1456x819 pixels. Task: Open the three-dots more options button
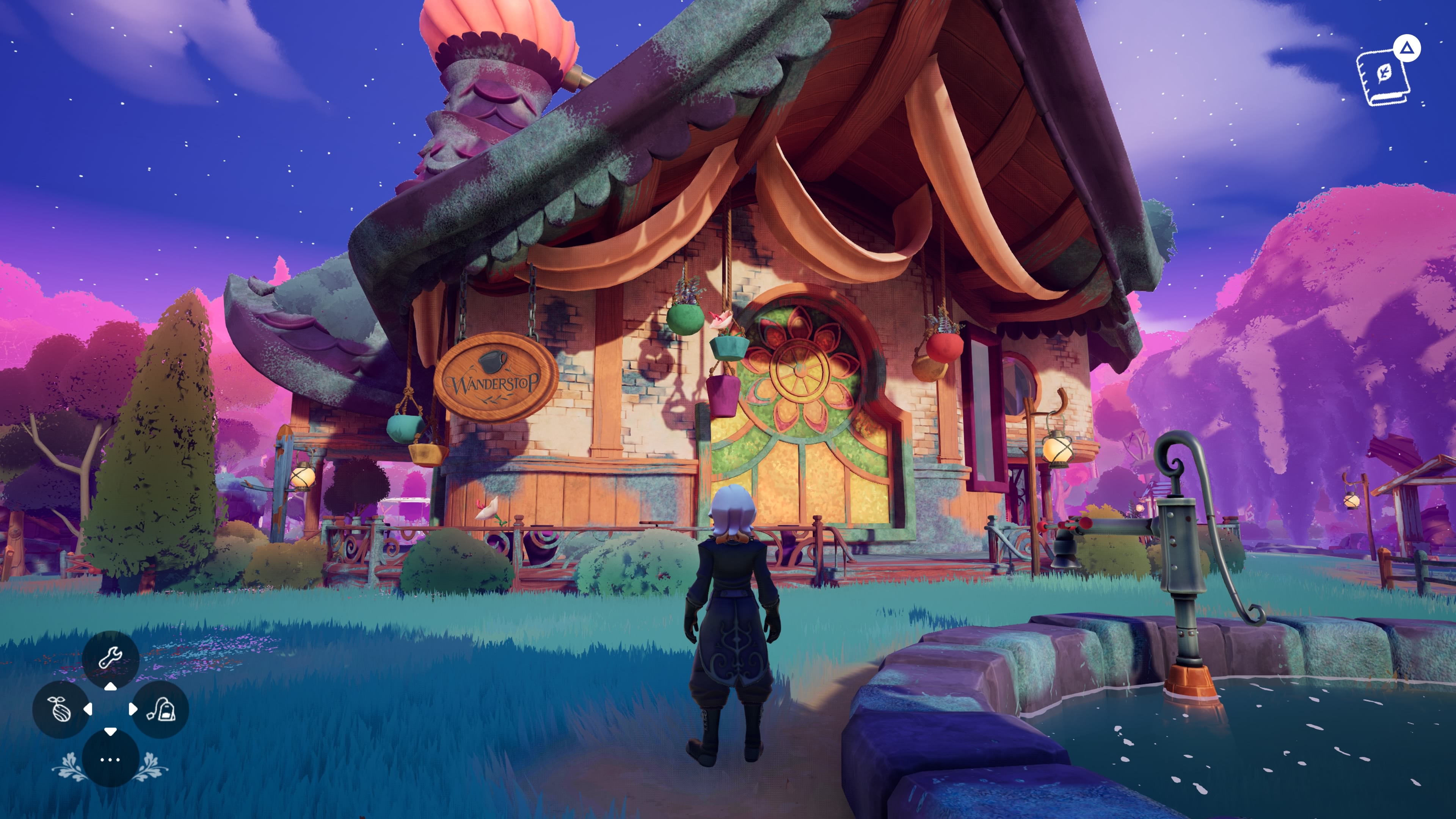[x=110, y=759]
